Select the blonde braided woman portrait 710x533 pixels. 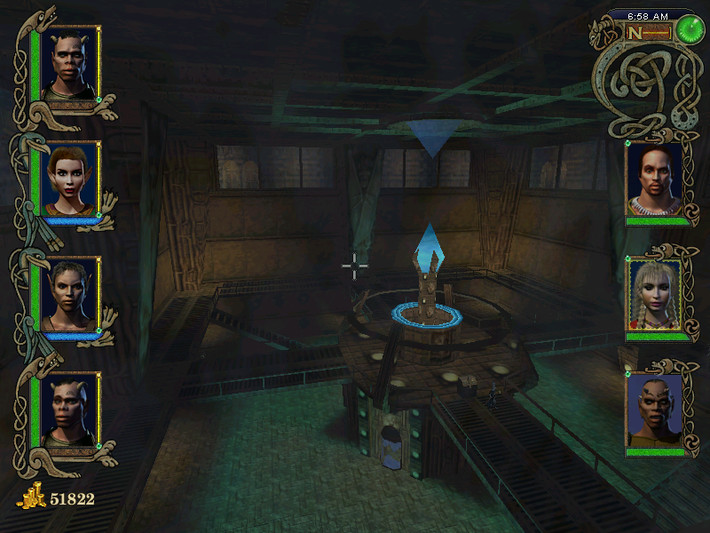tap(655, 295)
